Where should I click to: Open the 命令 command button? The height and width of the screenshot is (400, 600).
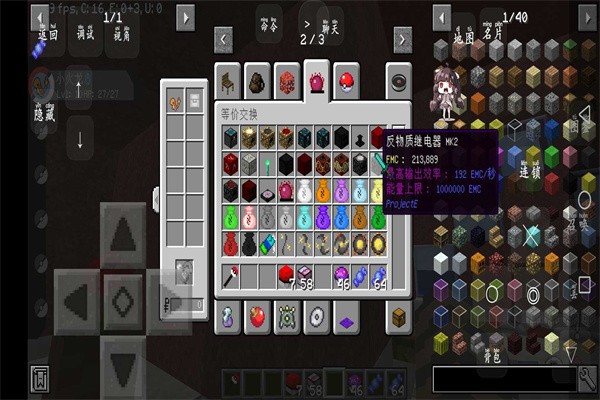tap(268, 25)
